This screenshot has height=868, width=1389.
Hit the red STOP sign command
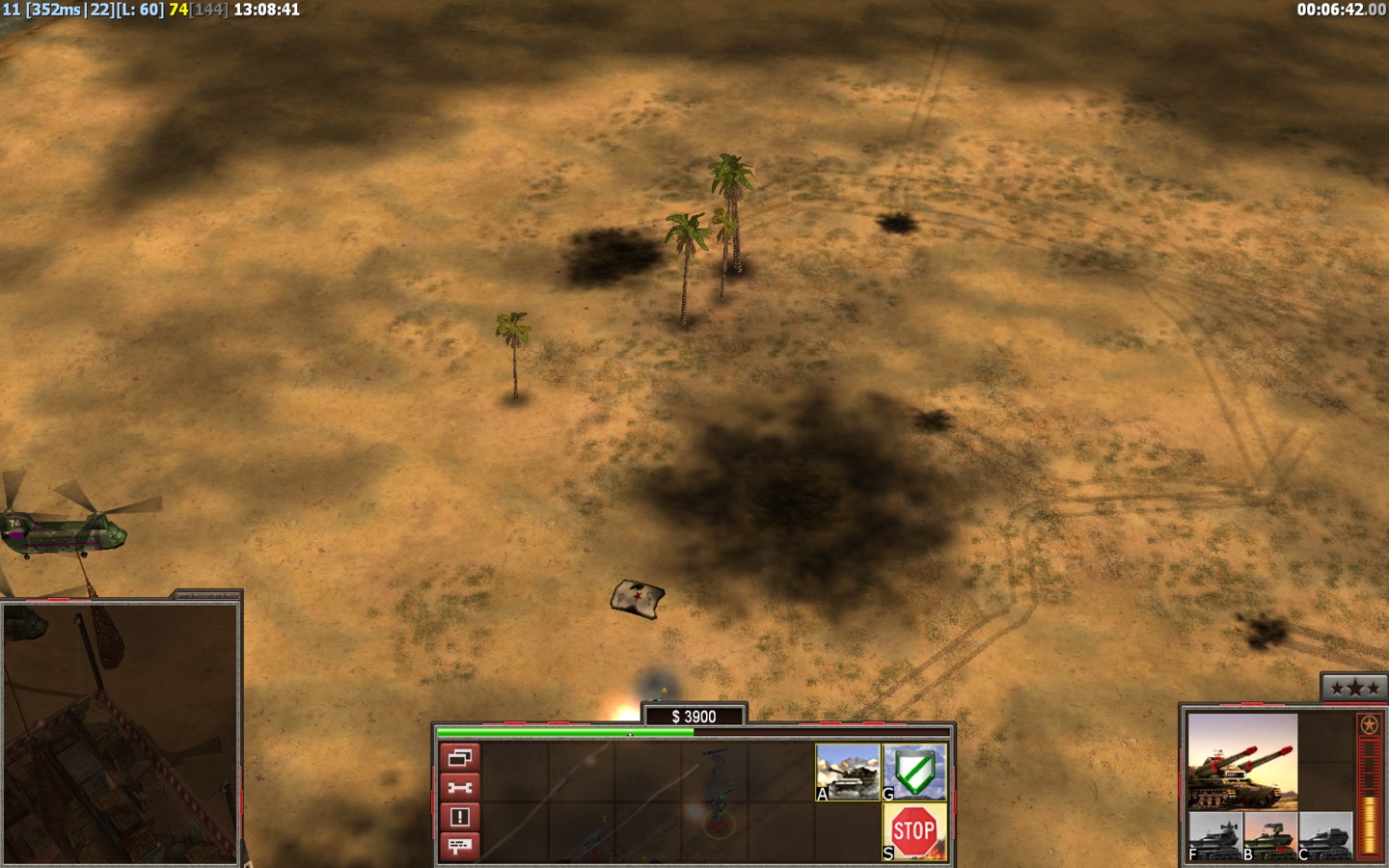click(x=914, y=831)
